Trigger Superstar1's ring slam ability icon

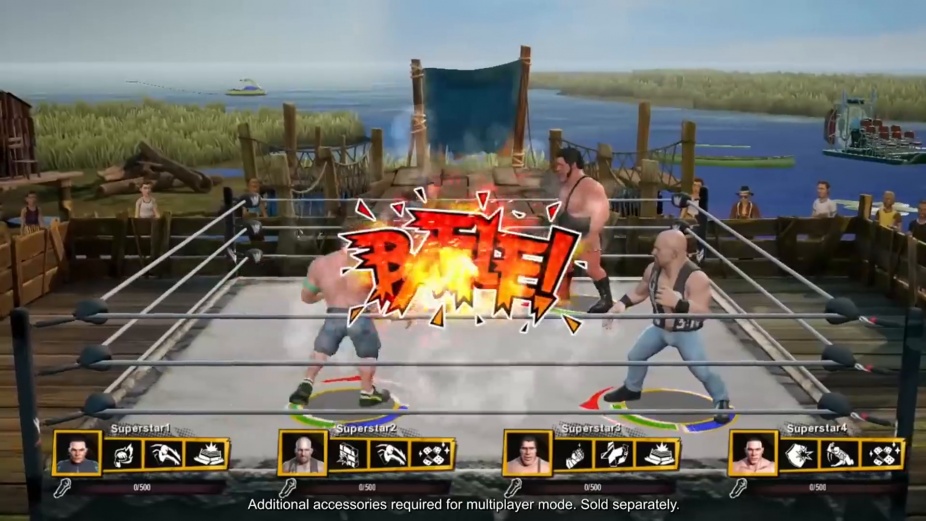click(208, 455)
